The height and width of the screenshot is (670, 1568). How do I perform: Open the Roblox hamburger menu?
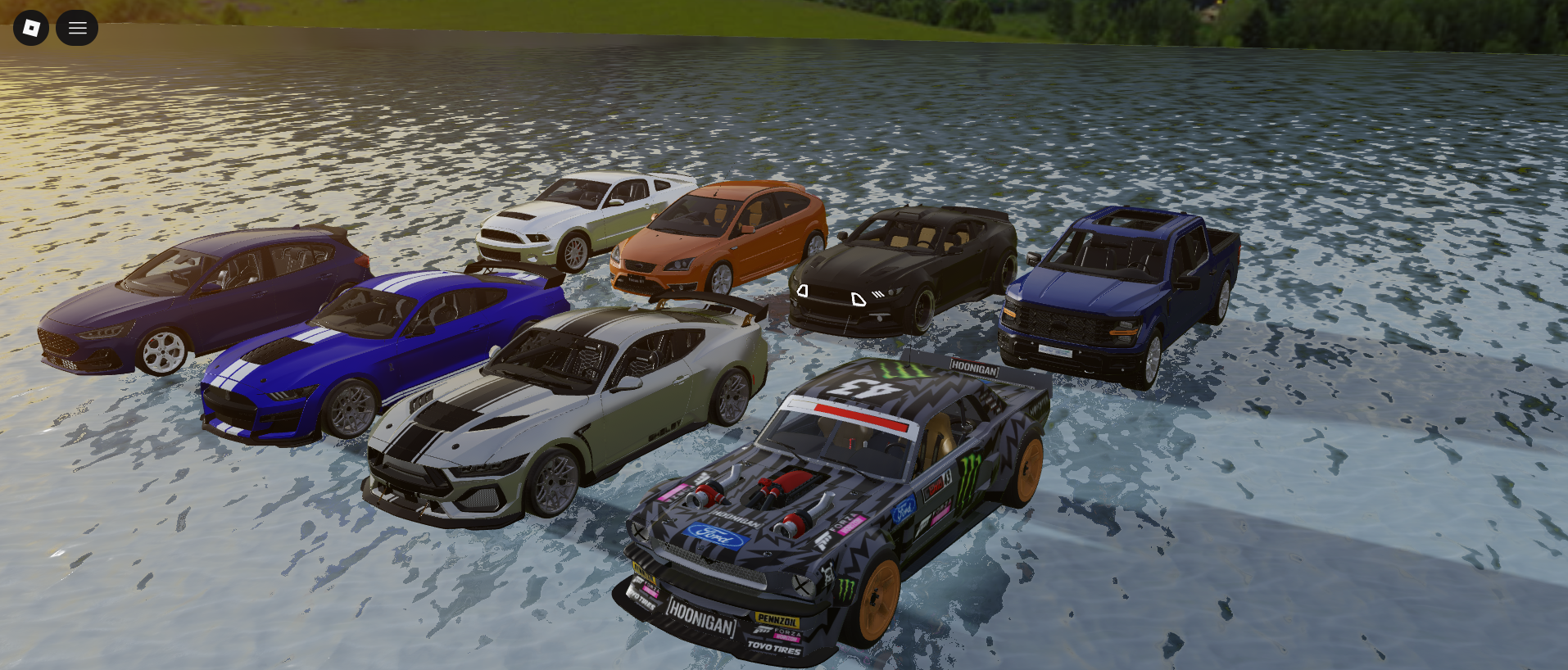77,27
